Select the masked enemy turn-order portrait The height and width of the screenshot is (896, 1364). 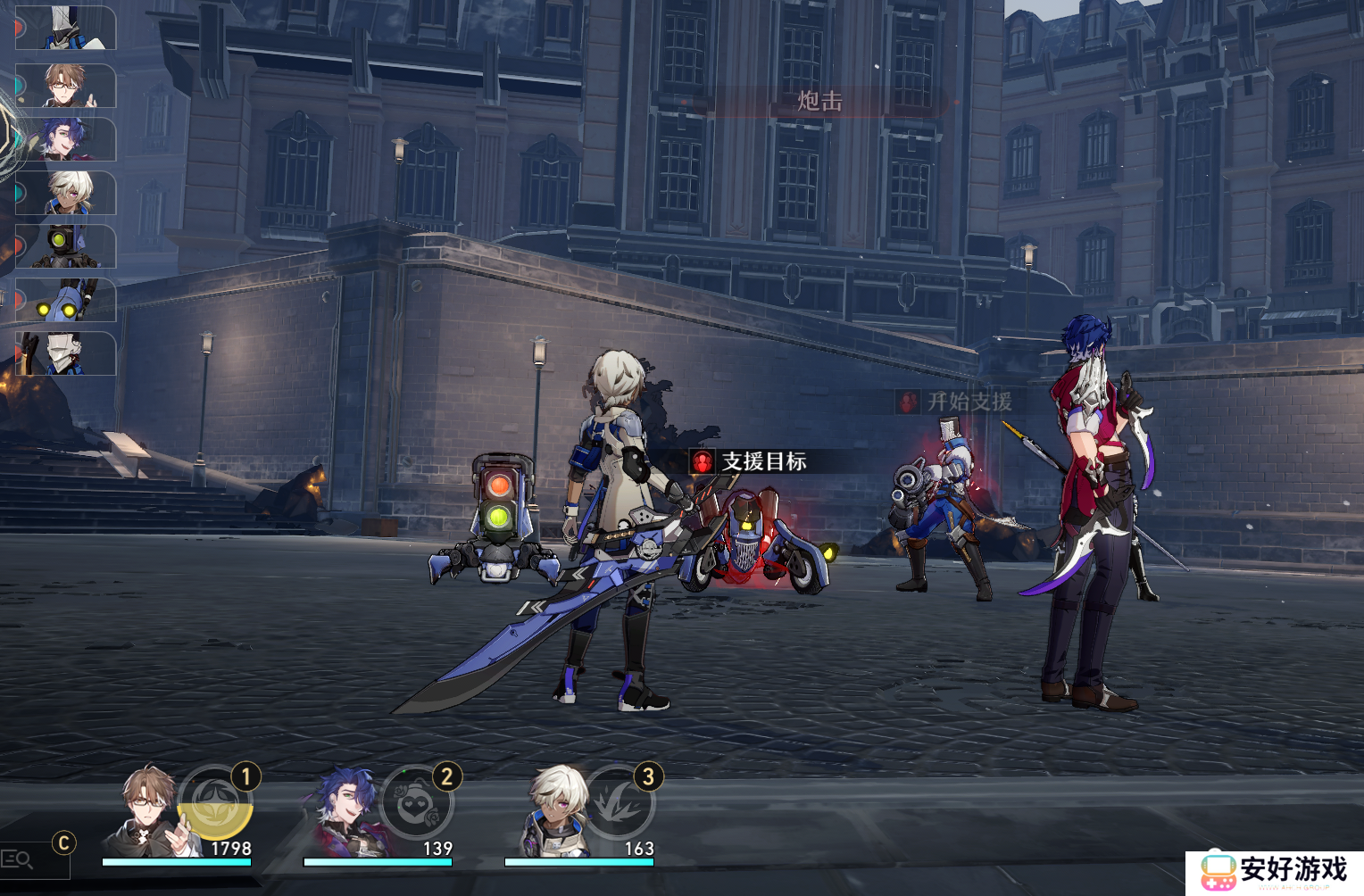[68, 353]
